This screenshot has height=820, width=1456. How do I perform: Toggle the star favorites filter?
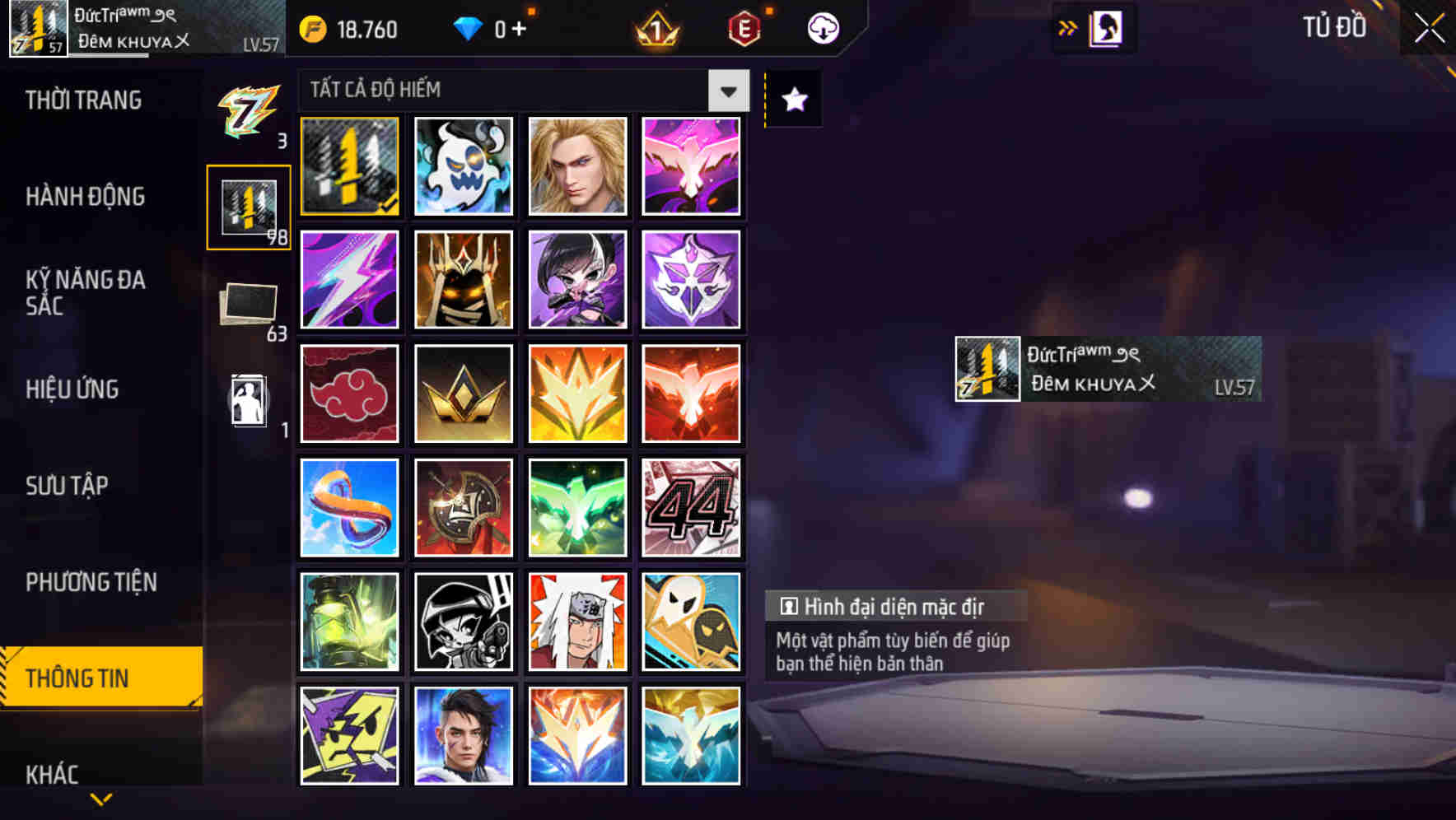click(793, 99)
